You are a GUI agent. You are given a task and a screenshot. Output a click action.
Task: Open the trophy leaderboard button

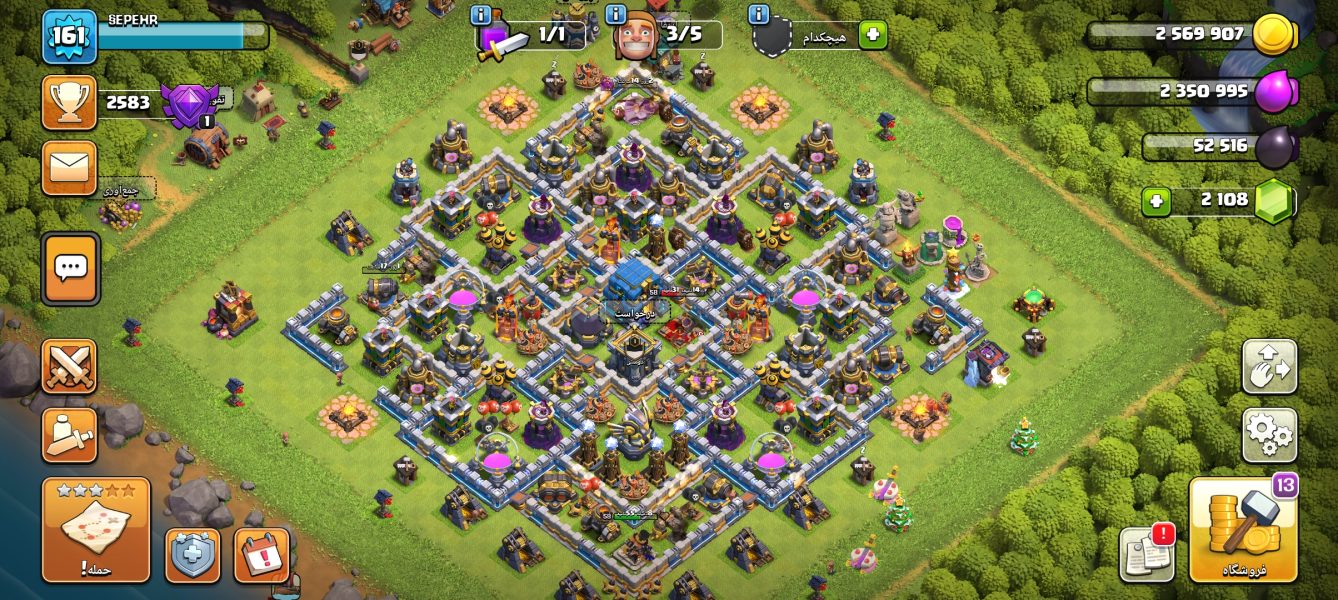click(x=69, y=102)
